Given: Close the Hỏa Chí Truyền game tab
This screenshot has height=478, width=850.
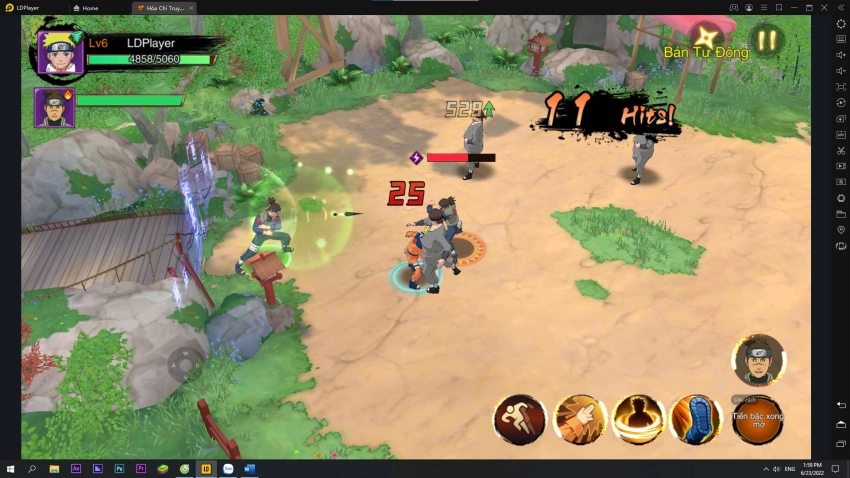Looking at the screenshot, I should (x=191, y=8).
